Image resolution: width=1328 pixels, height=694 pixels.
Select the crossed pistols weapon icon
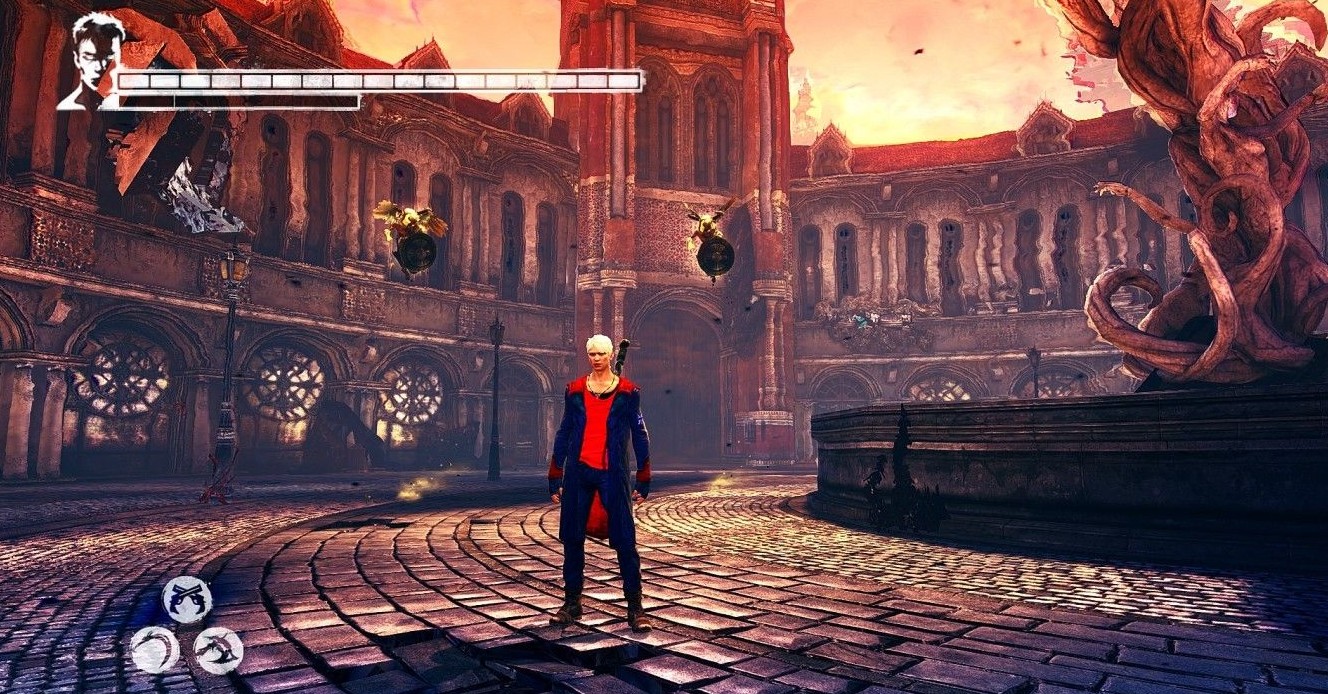point(187,600)
